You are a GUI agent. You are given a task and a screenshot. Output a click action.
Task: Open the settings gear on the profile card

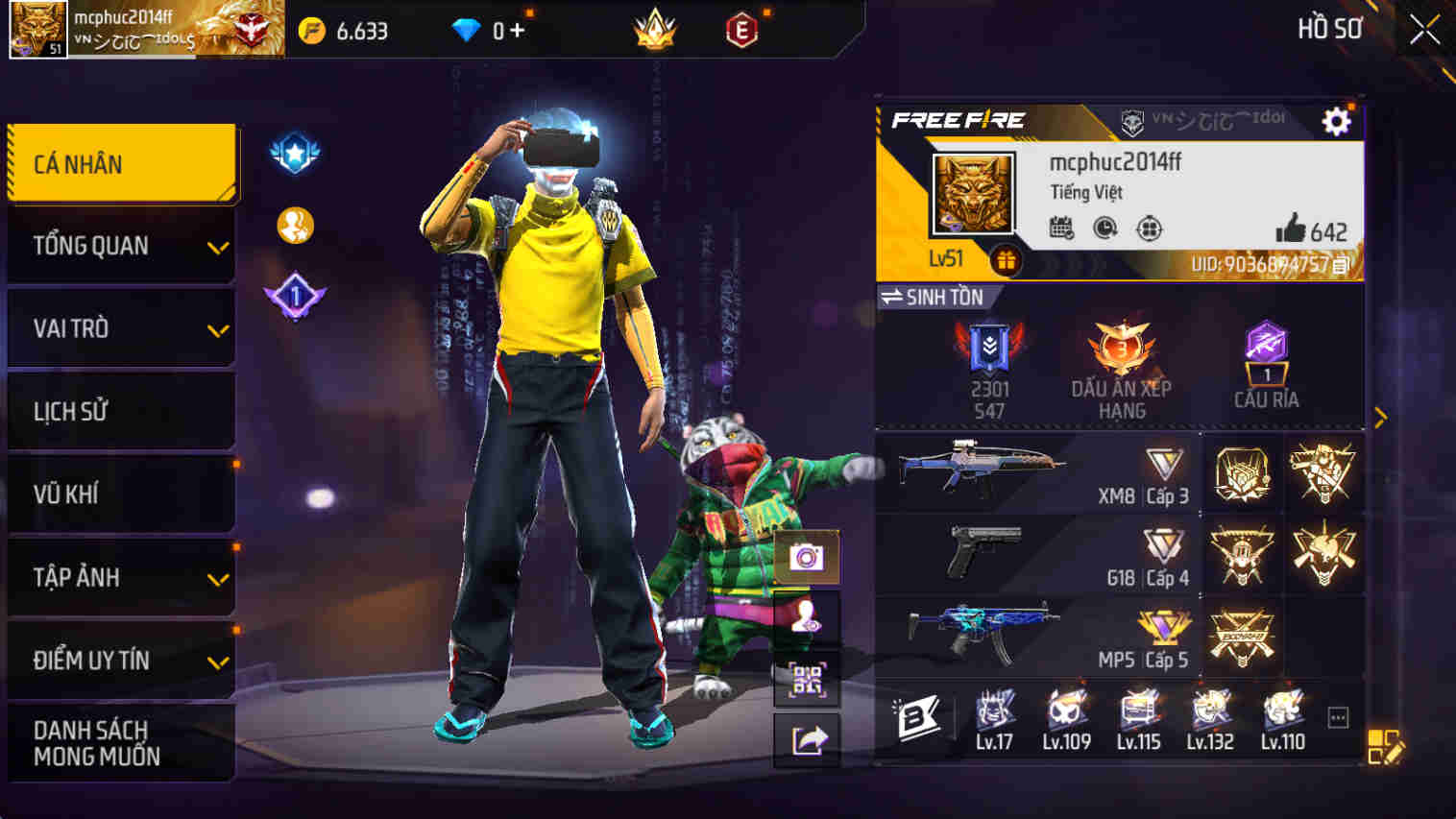pos(1336,121)
